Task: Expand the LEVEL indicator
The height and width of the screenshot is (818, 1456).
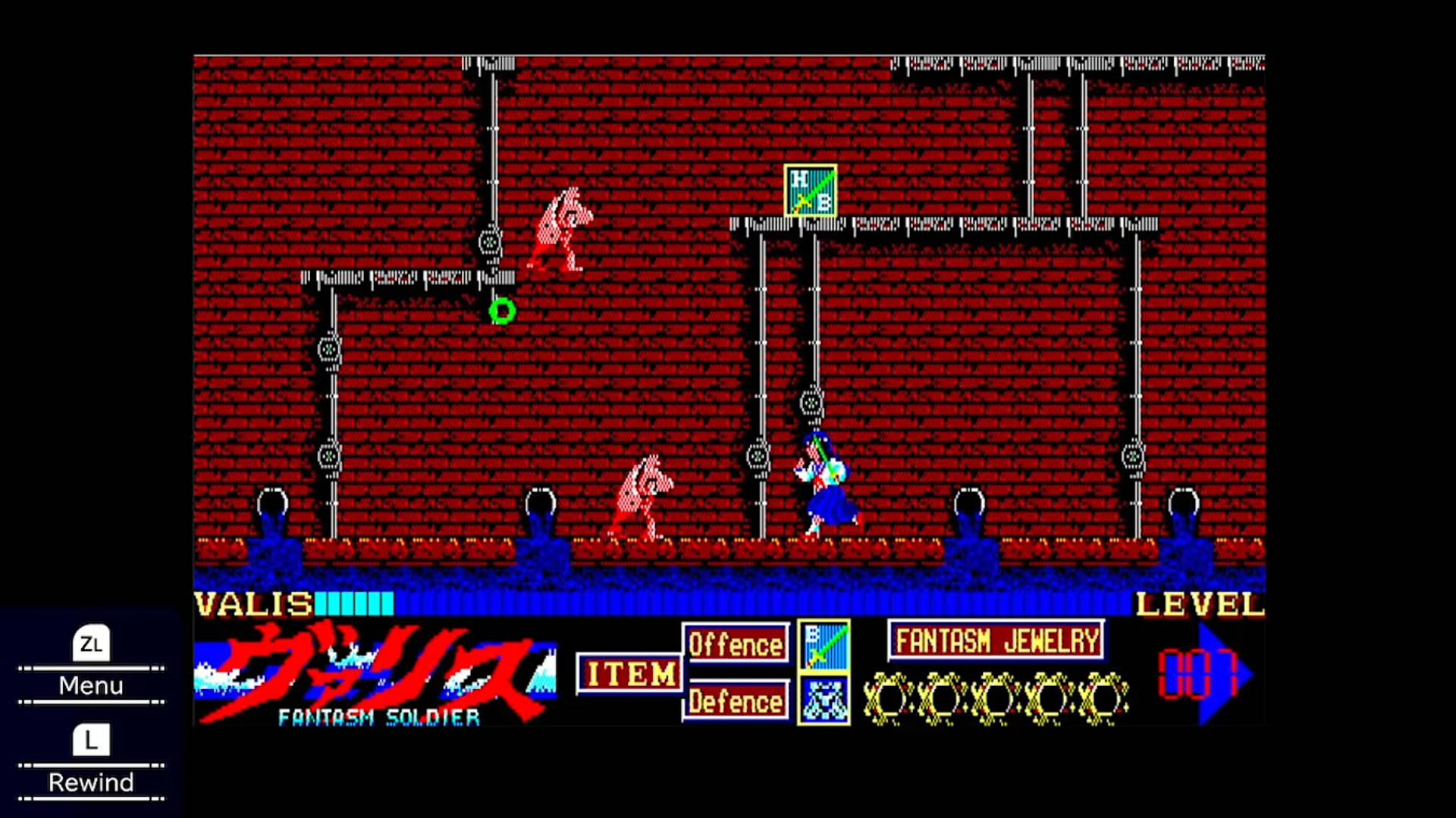Action: pos(1197,605)
